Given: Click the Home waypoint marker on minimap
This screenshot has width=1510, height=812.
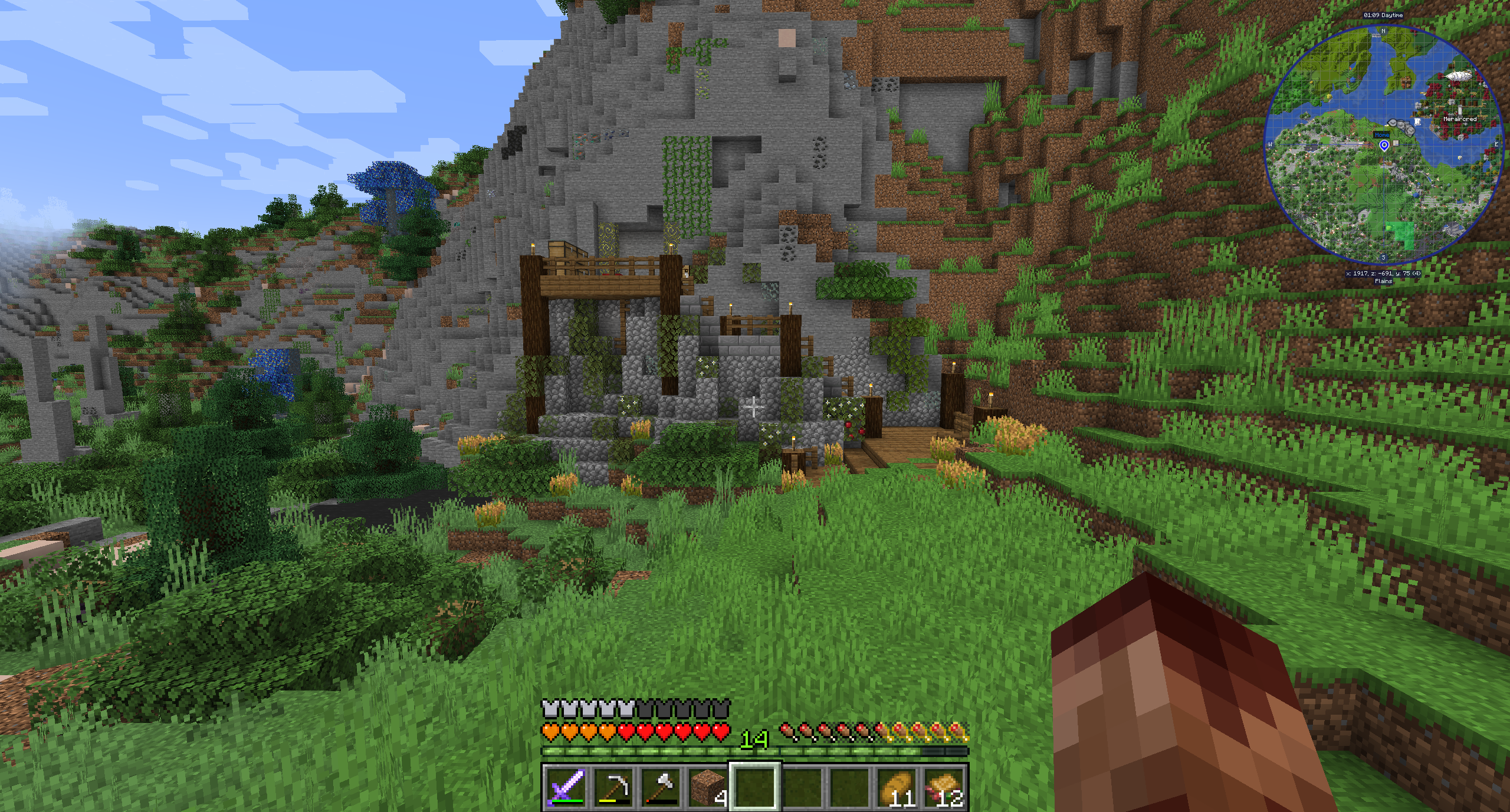Looking at the screenshot, I should 1384,145.
